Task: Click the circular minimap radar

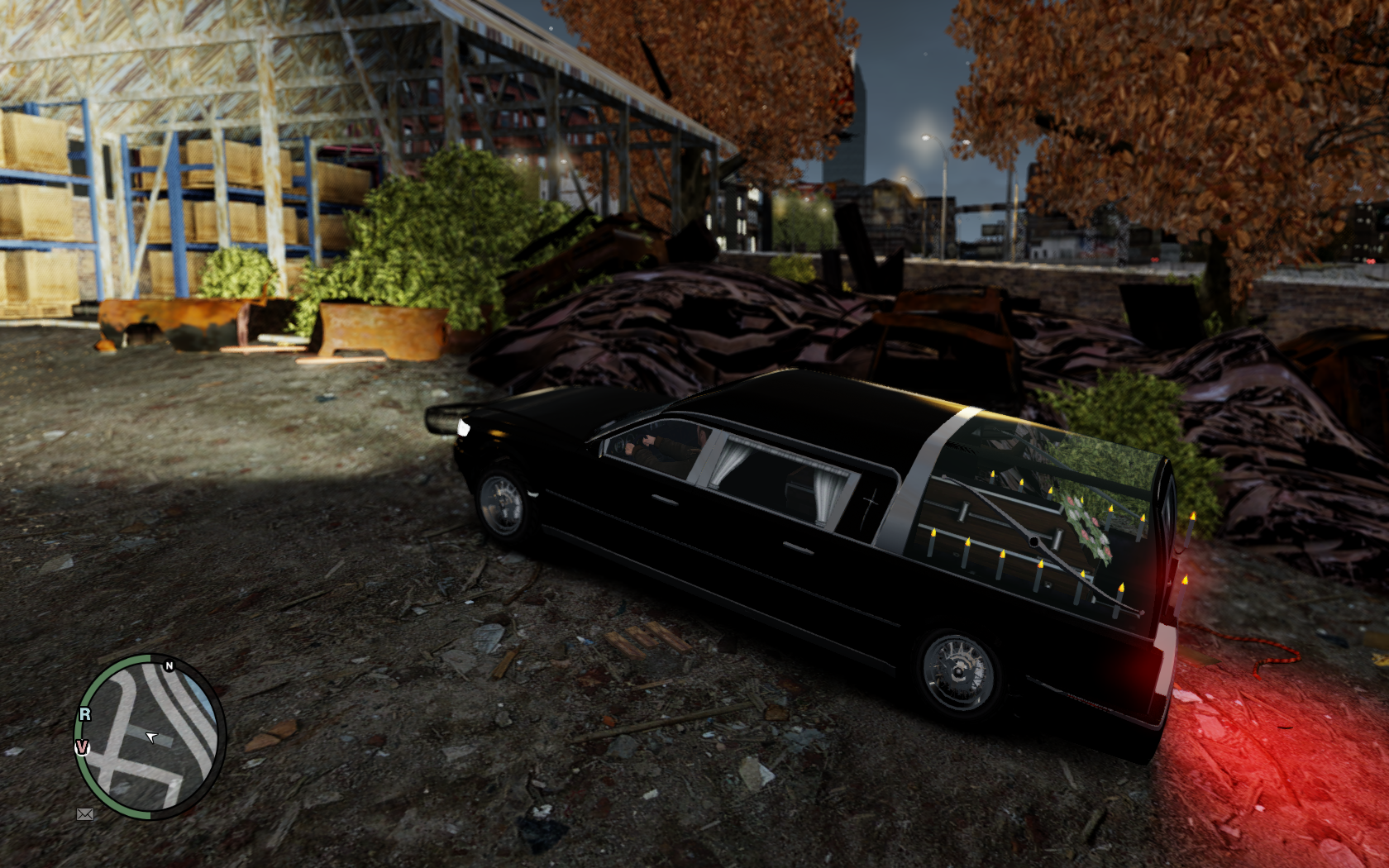Action: tap(149, 737)
